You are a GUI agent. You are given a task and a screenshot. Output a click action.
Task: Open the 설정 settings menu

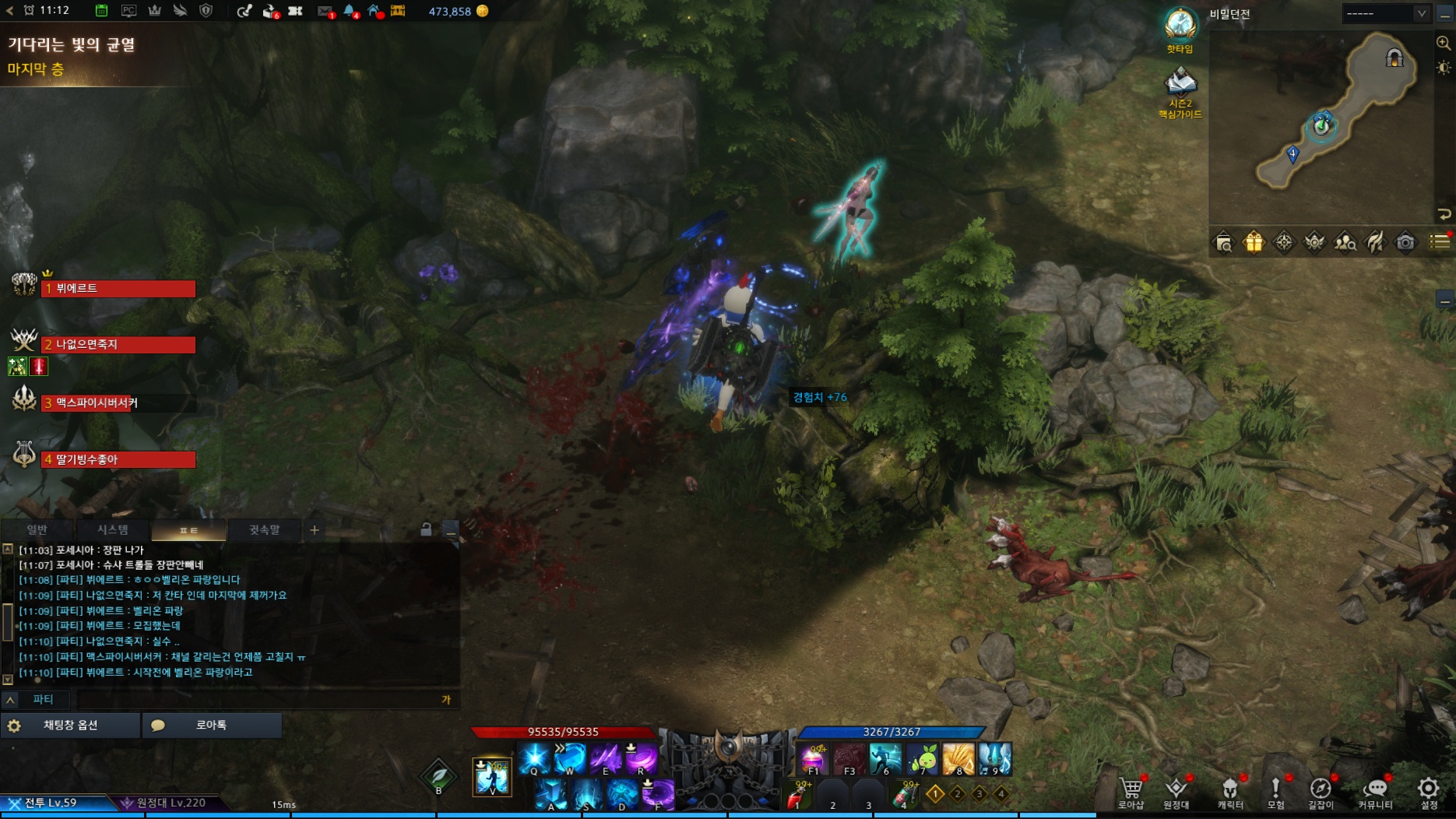click(1428, 791)
